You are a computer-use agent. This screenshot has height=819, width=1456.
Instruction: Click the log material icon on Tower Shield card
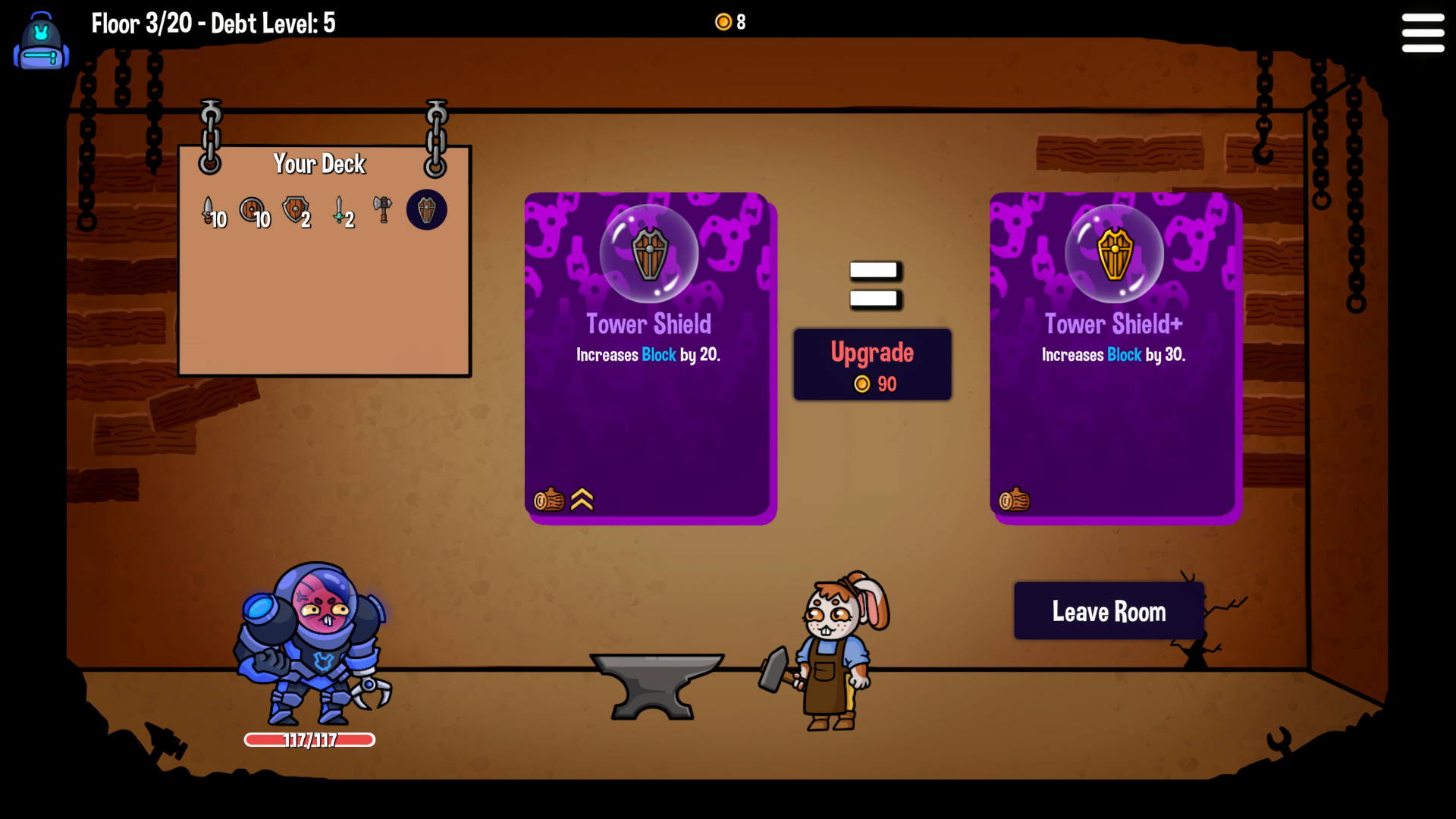(x=548, y=500)
